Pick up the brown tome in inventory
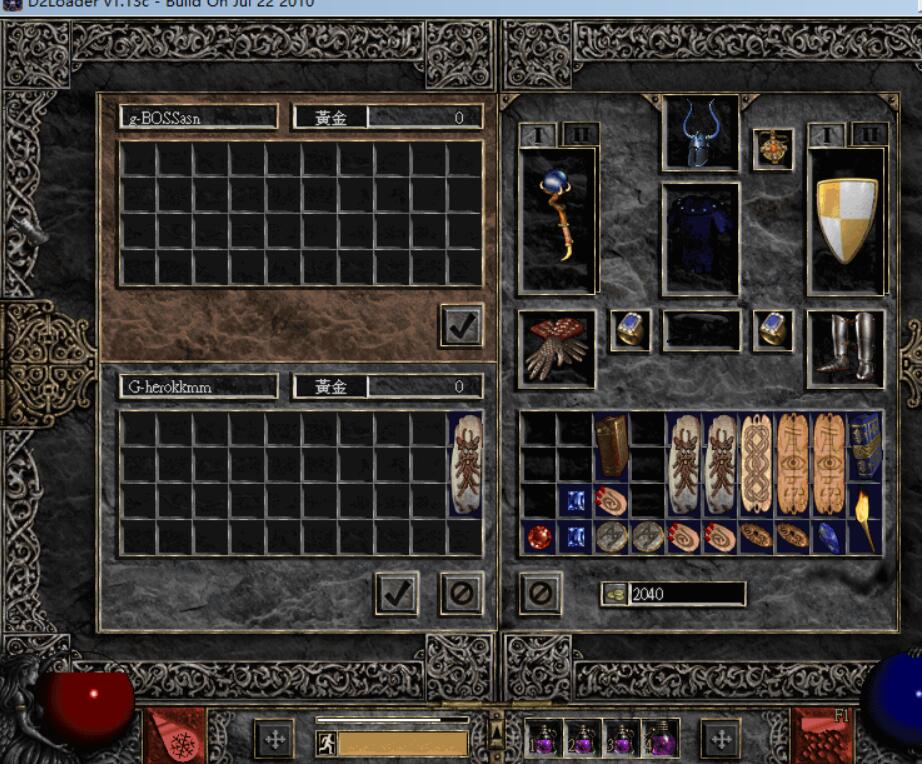The height and width of the screenshot is (764, 922). click(x=611, y=446)
